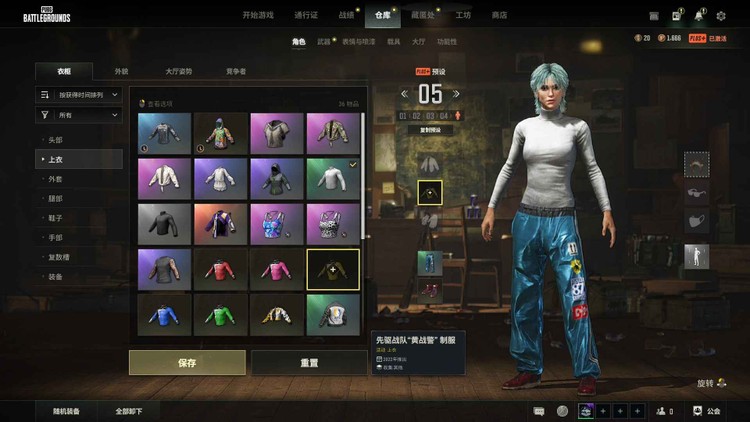Click the 重置 (Reset) button

click(309, 362)
